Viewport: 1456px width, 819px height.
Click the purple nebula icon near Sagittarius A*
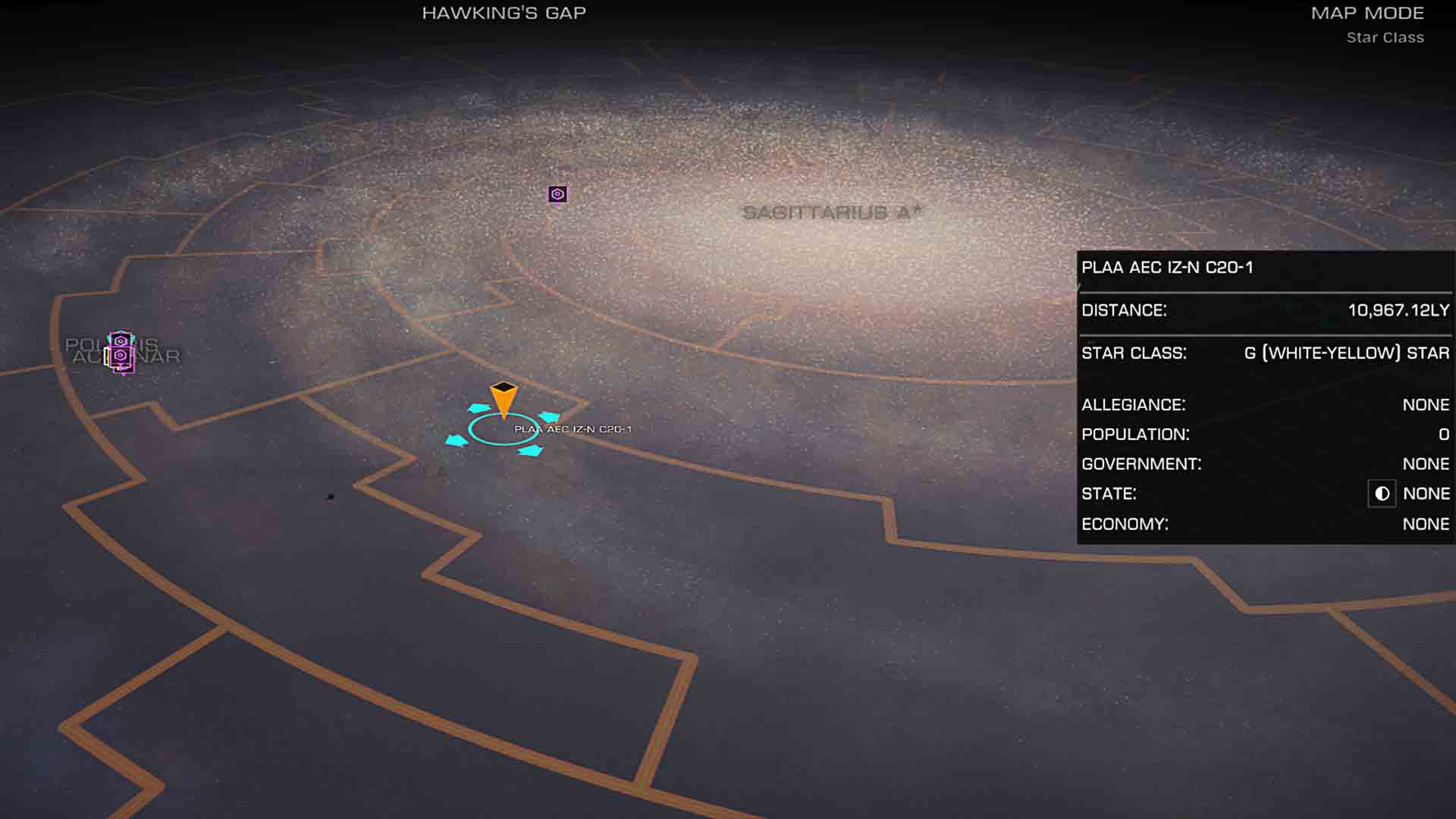[x=557, y=194]
